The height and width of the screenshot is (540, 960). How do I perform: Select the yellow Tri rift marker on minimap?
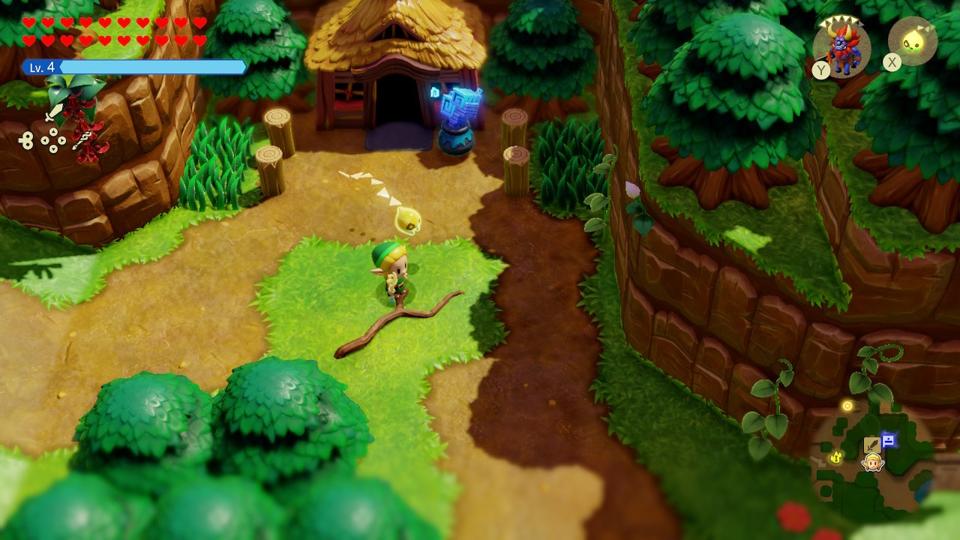(x=836, y=456)
